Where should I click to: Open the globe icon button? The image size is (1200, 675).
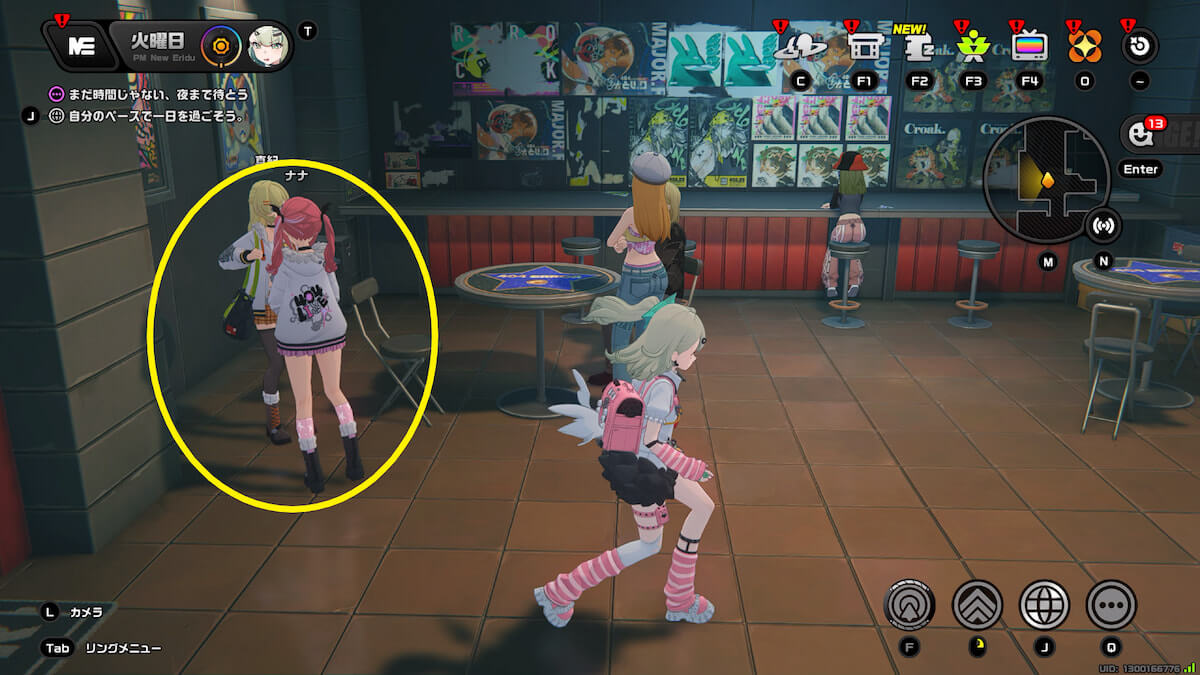(1044, 604)
